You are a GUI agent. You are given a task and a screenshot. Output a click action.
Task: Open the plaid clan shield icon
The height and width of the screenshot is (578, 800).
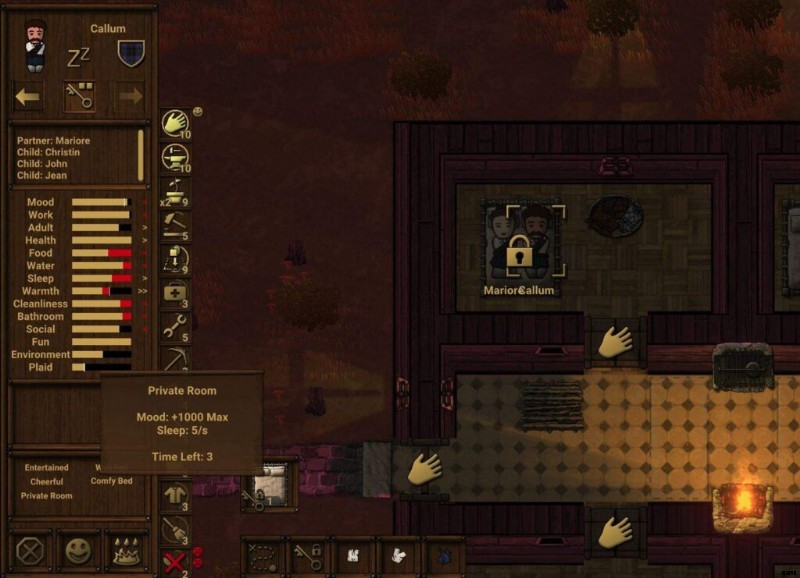(131, 52)
